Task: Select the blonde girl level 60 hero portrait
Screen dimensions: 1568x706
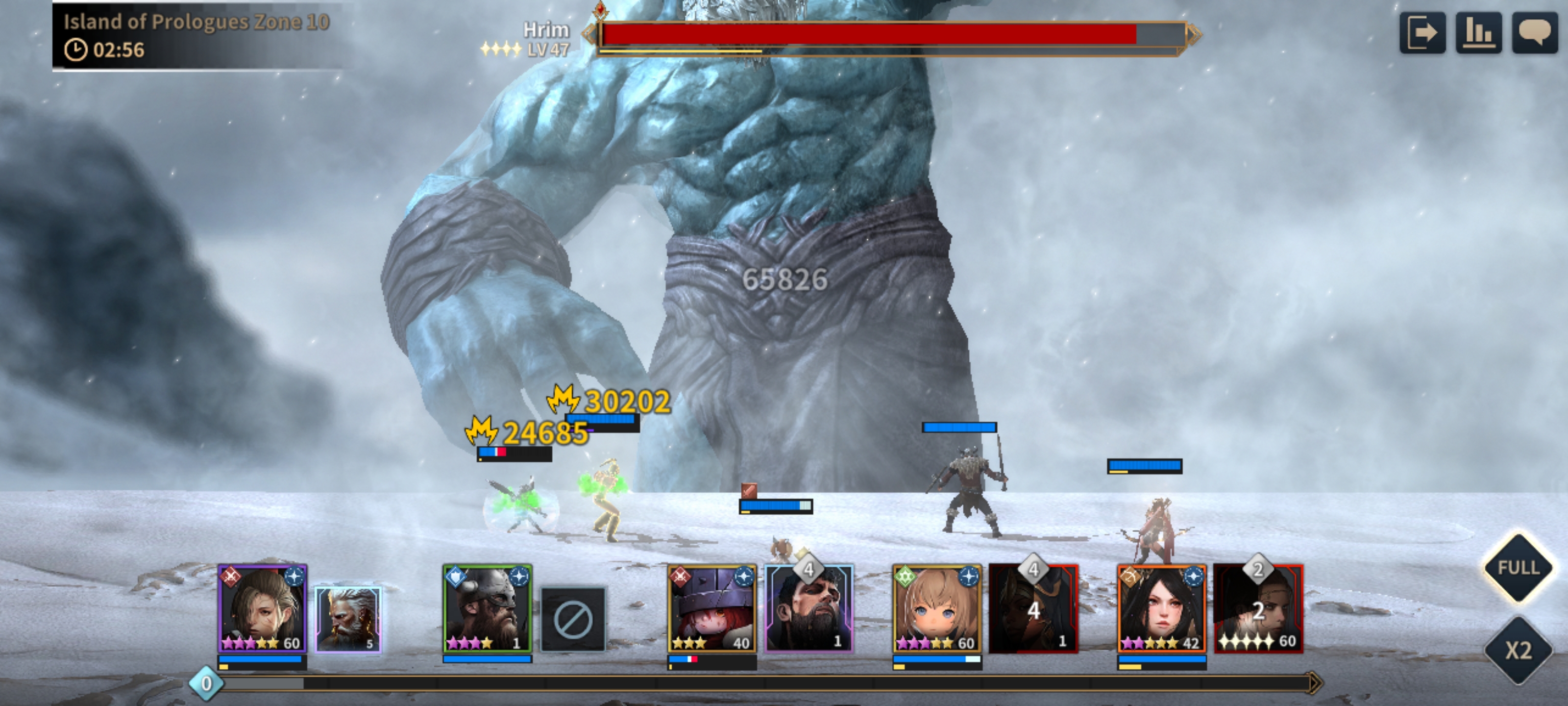Action: pyautogui.click(x=937, y=608)
